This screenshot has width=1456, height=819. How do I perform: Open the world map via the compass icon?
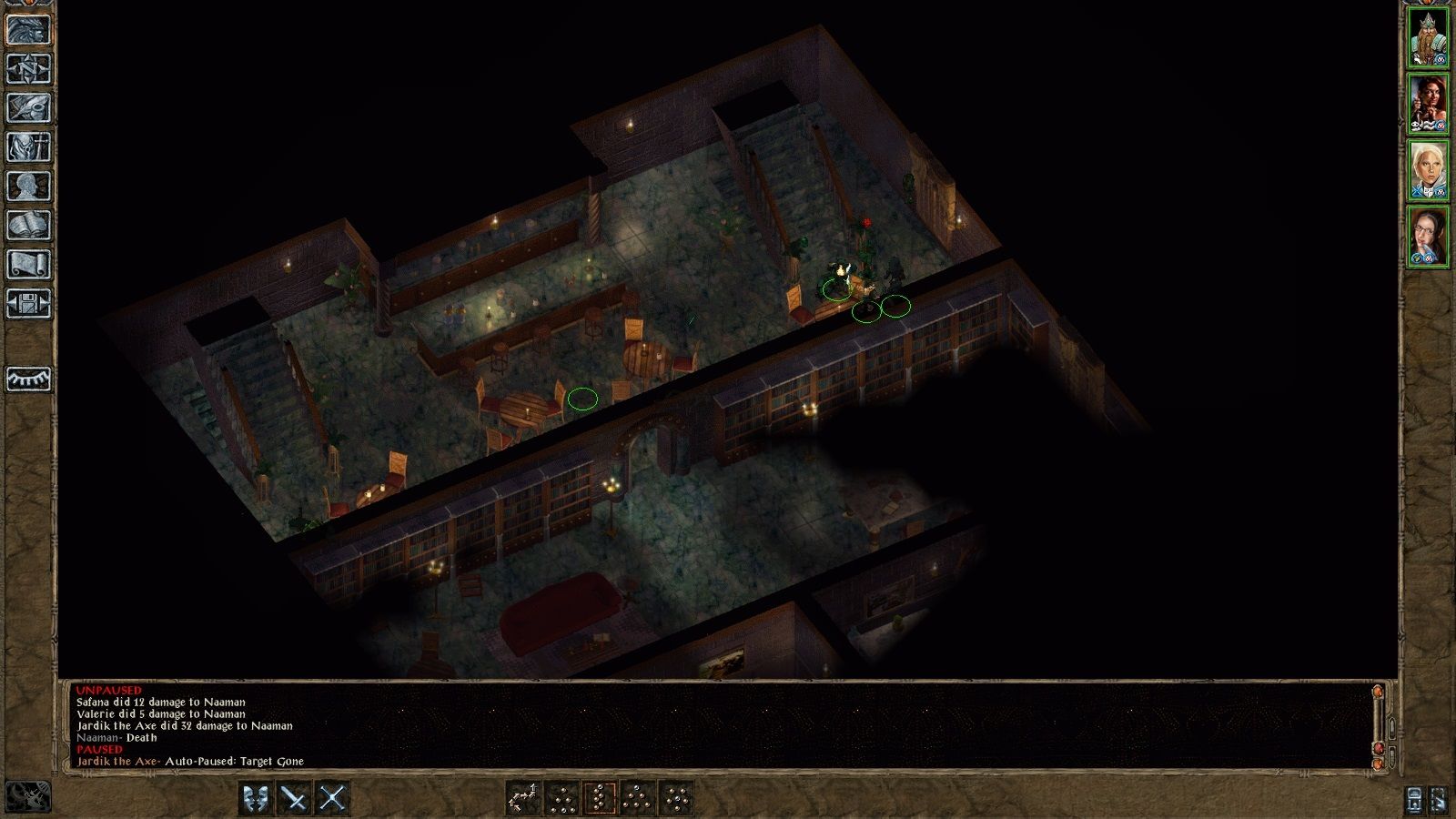[x=27, y=66]
